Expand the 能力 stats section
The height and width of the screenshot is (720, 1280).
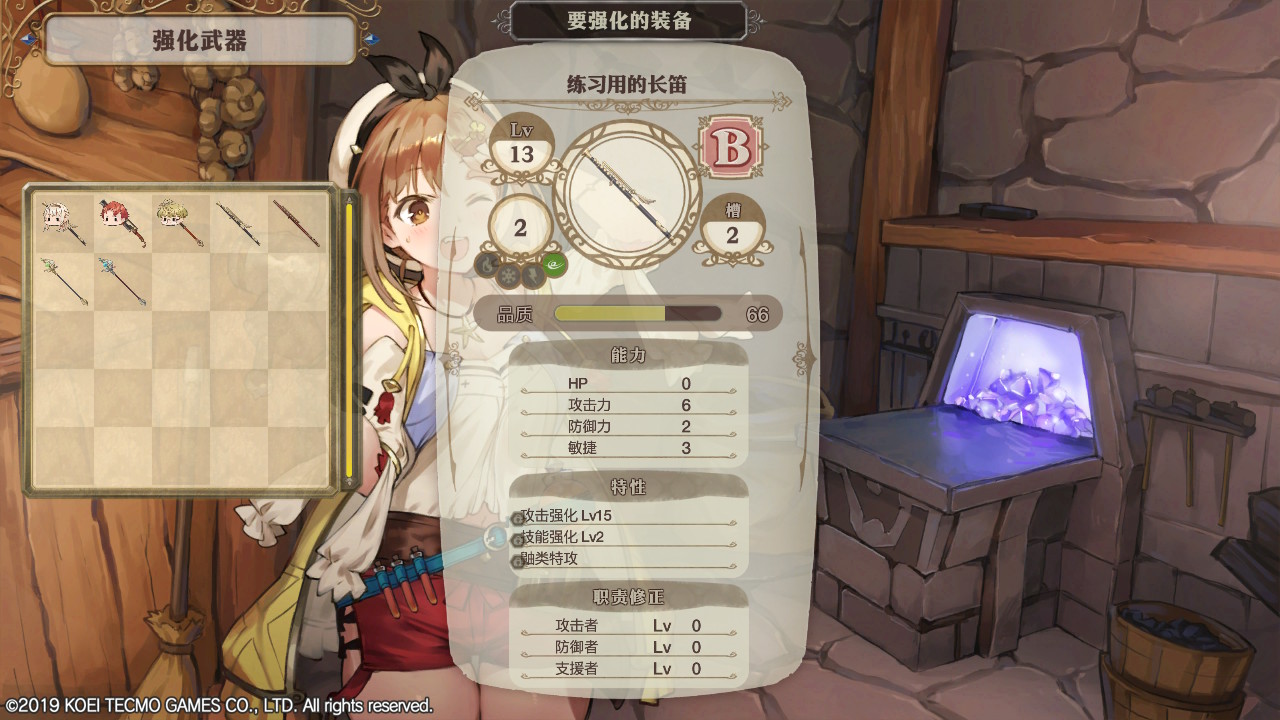[x=630, y=354]
